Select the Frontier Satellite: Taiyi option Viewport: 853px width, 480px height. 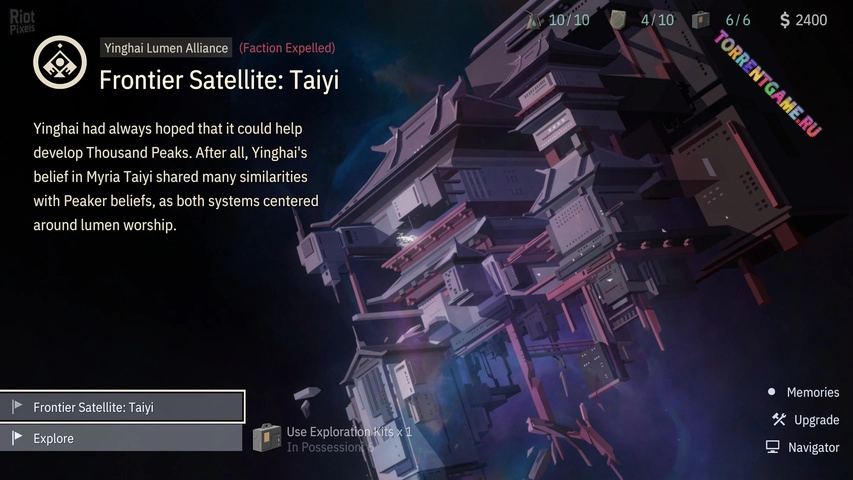(122, 407)
